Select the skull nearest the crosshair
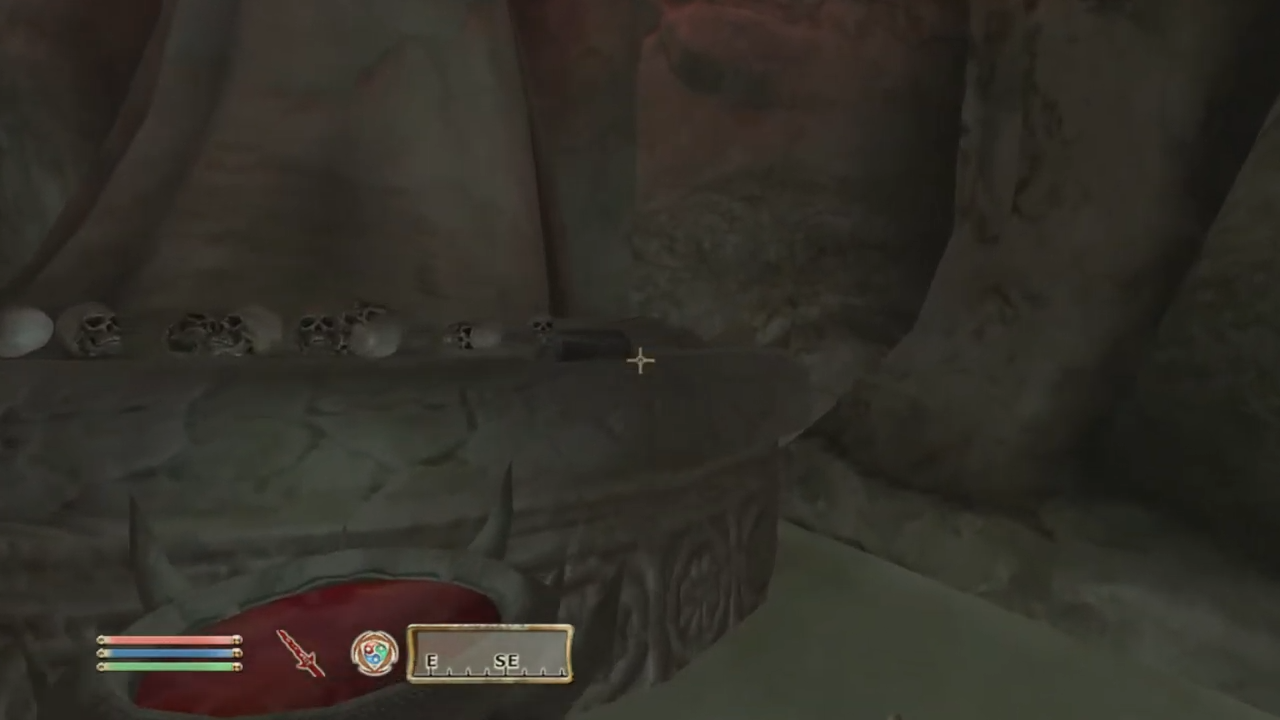The height and width of the screenshot is (720, 1280). (x=545, y=330)
